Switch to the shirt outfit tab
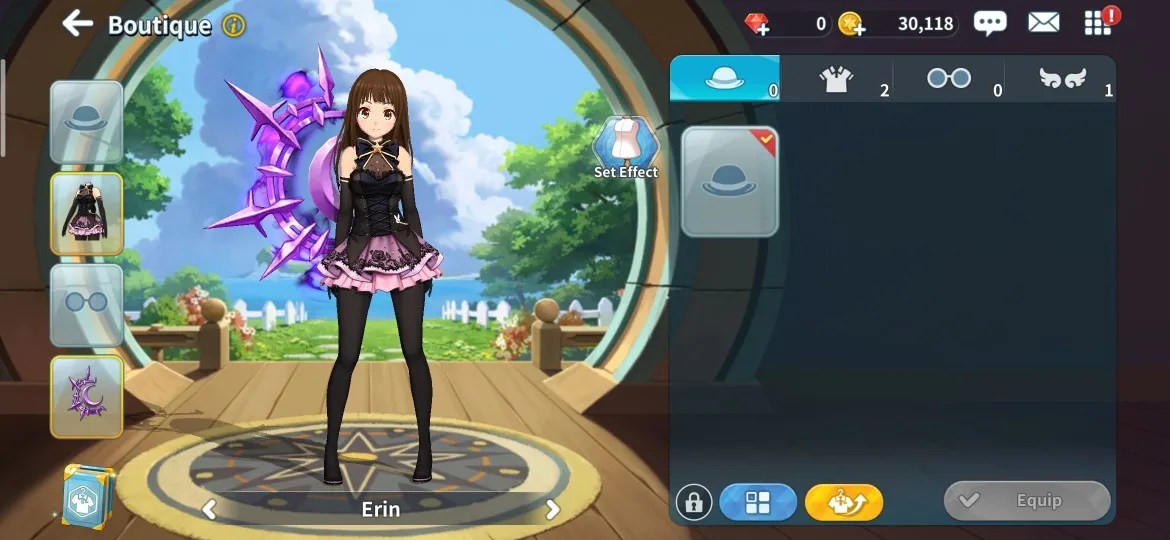The image size is (1170, 540). click(837, 79)
